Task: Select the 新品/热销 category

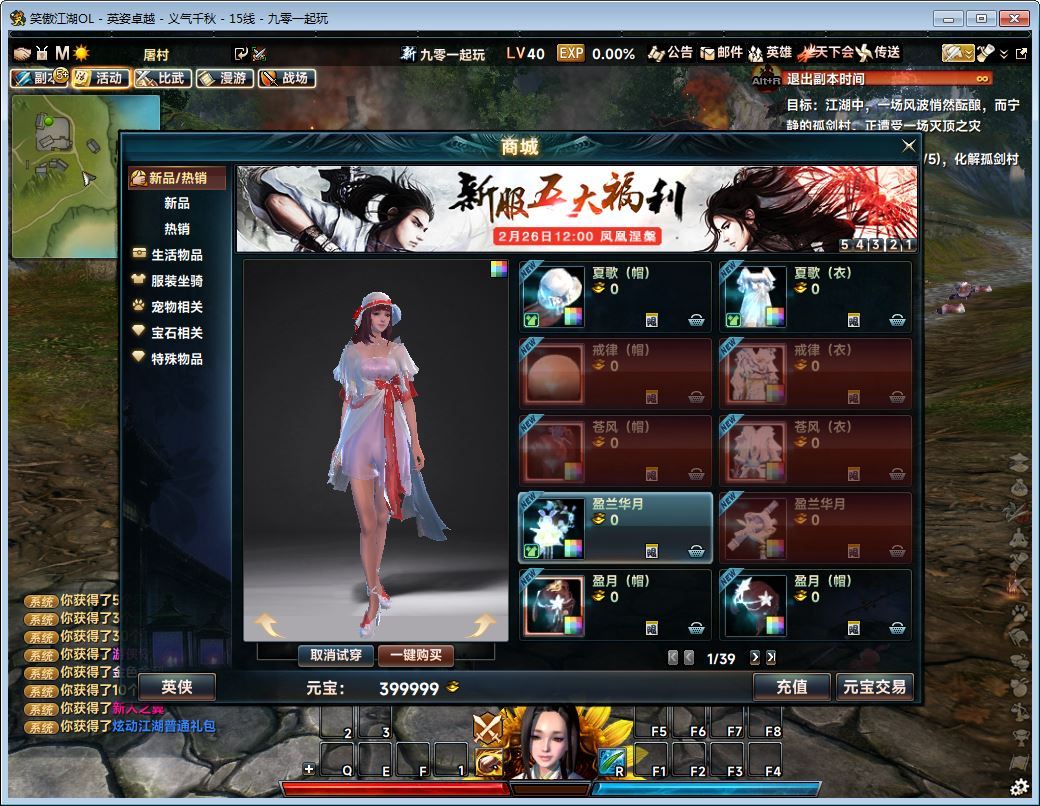Action: point(177,178)
